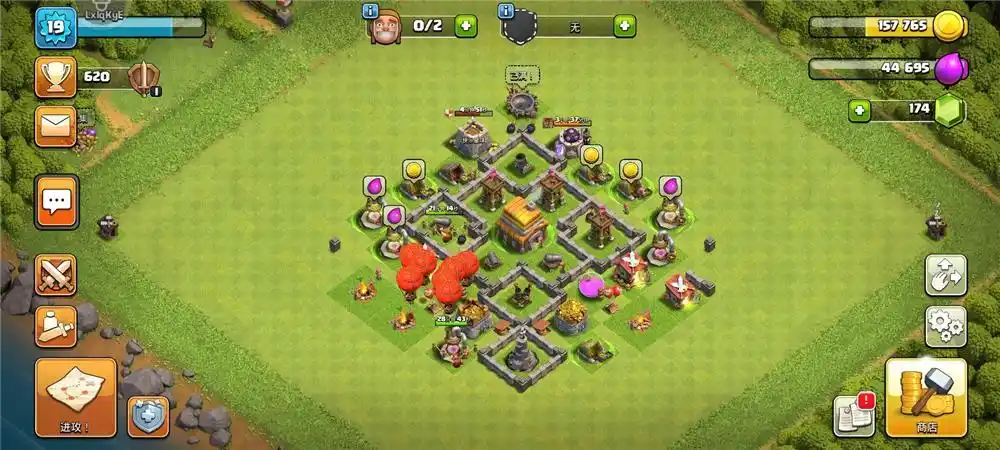Buy gems with the green plus
Viewport: 1000px width, 450px height.
(859, 109)
